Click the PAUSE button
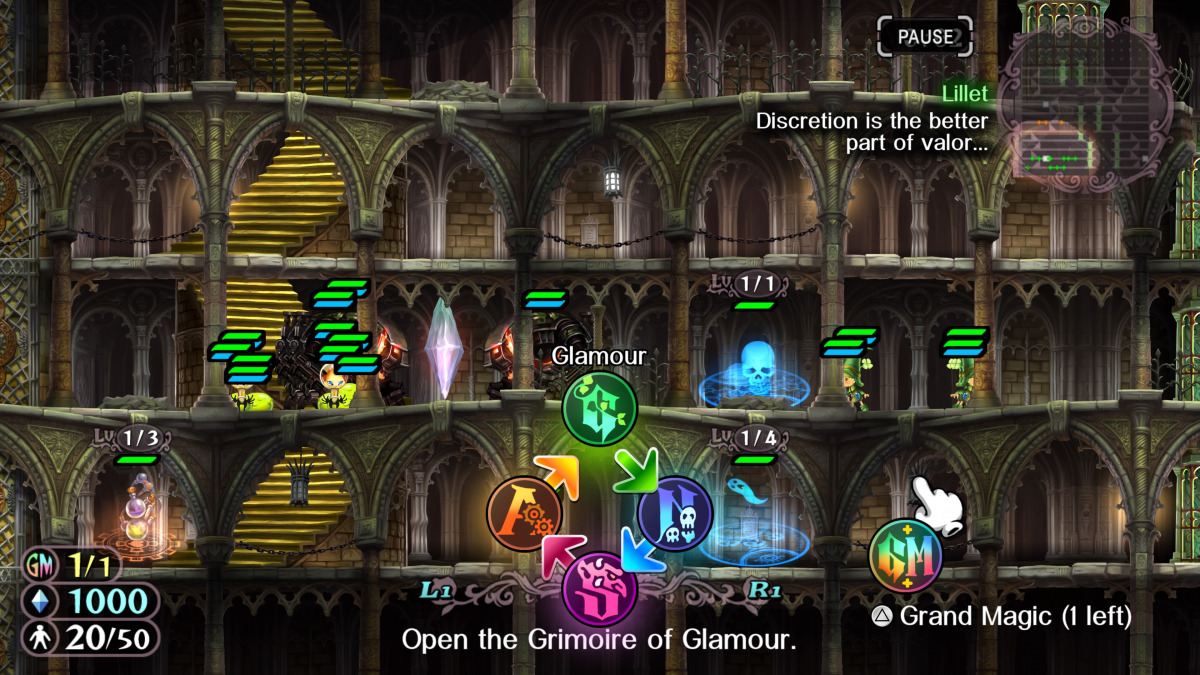 point(925,37)
